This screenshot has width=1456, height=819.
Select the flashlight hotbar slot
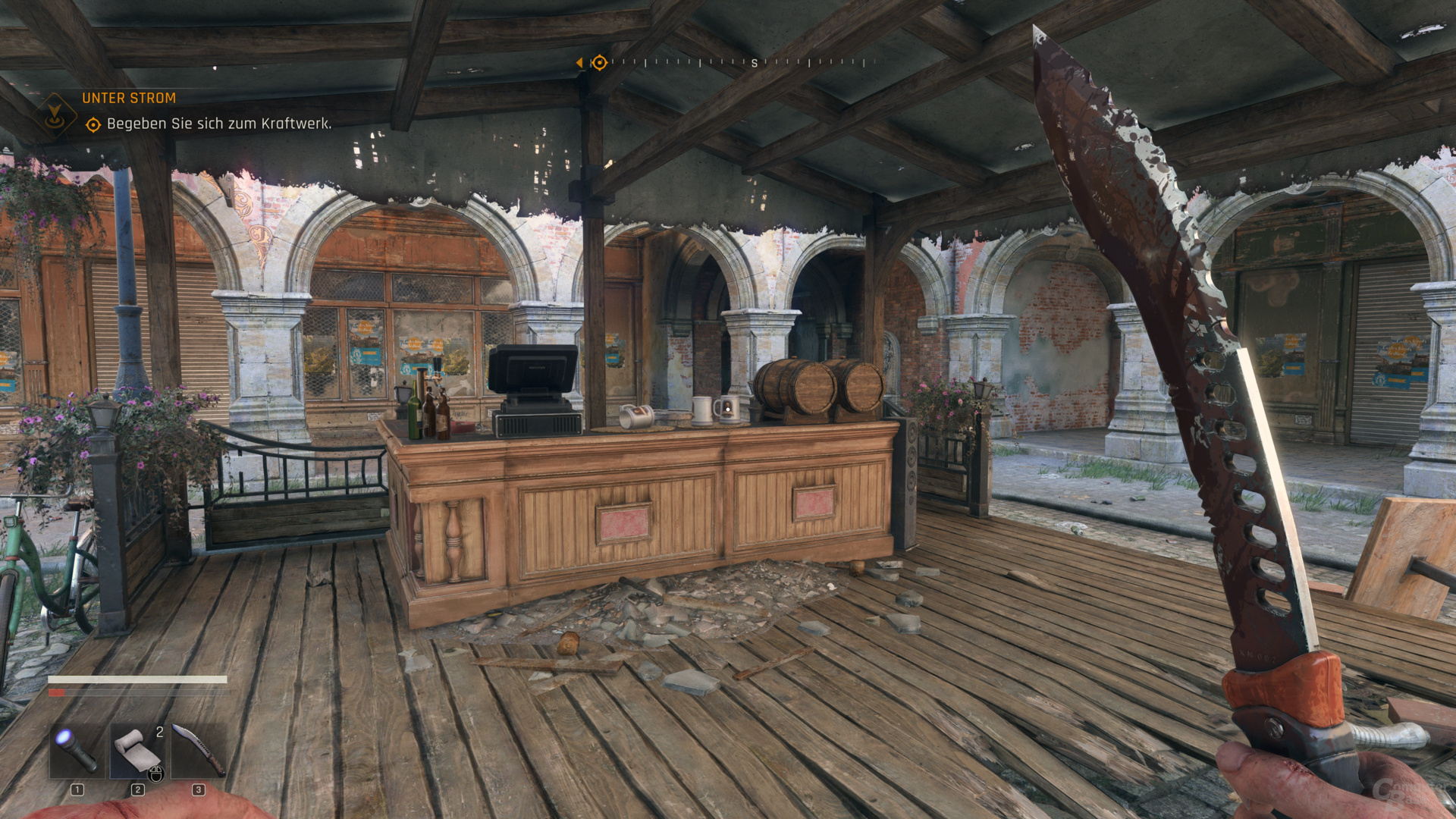click(77, 750)
